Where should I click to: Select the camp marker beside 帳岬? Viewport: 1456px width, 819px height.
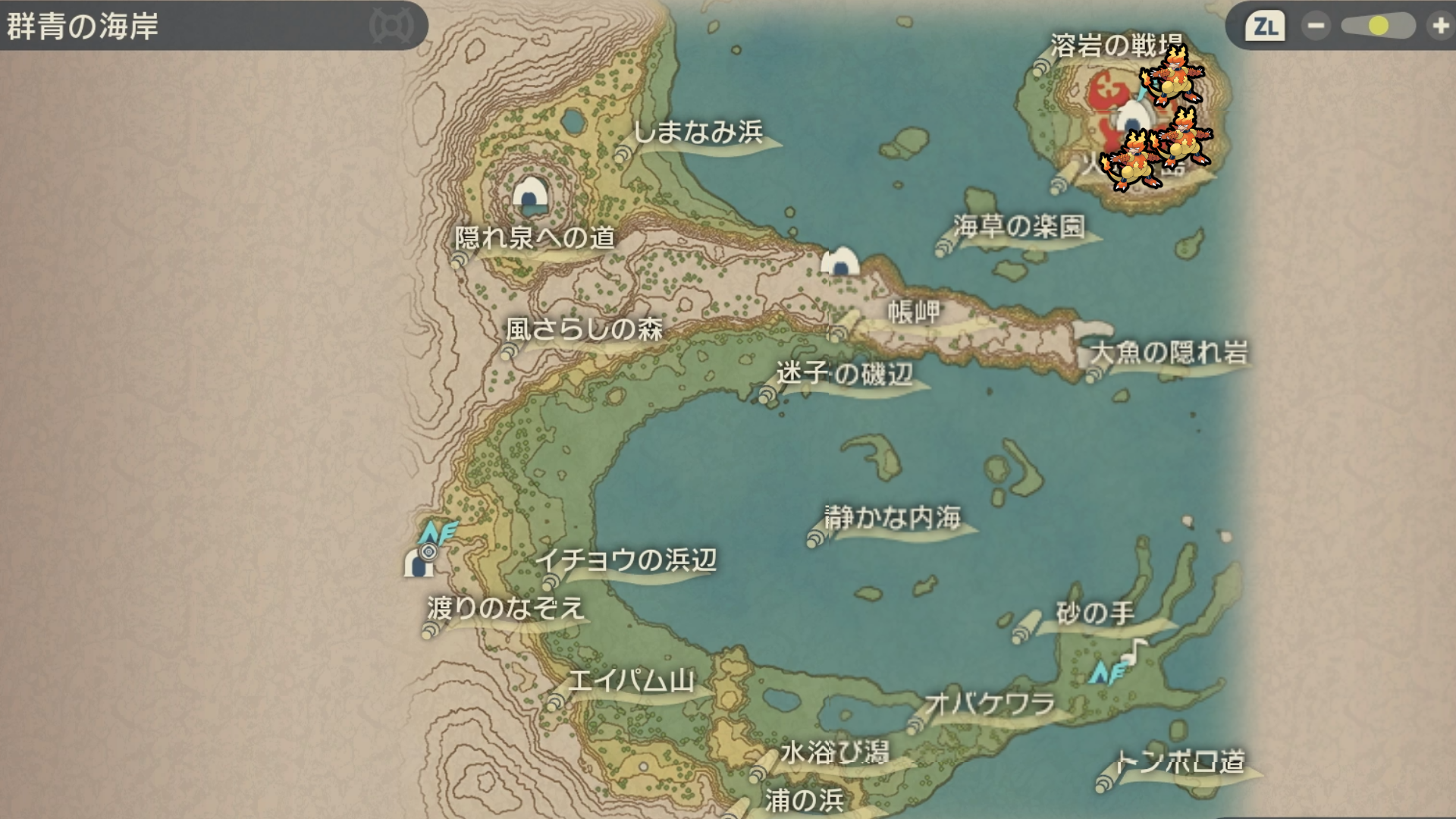click(840, 262)
